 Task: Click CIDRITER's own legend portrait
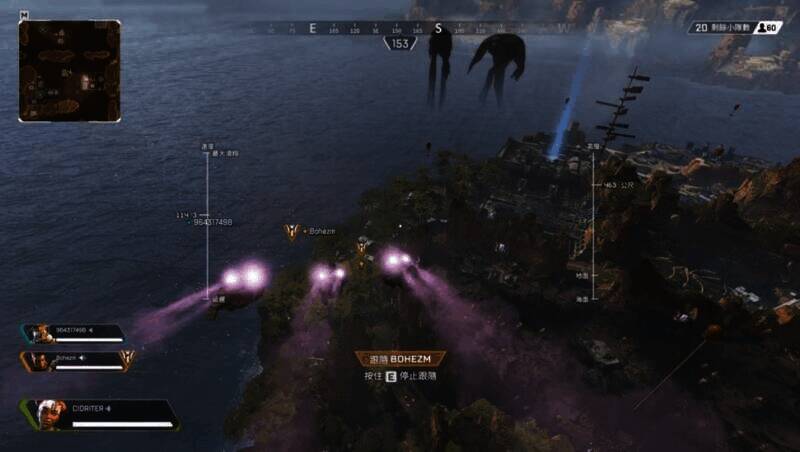pos(50,413)
